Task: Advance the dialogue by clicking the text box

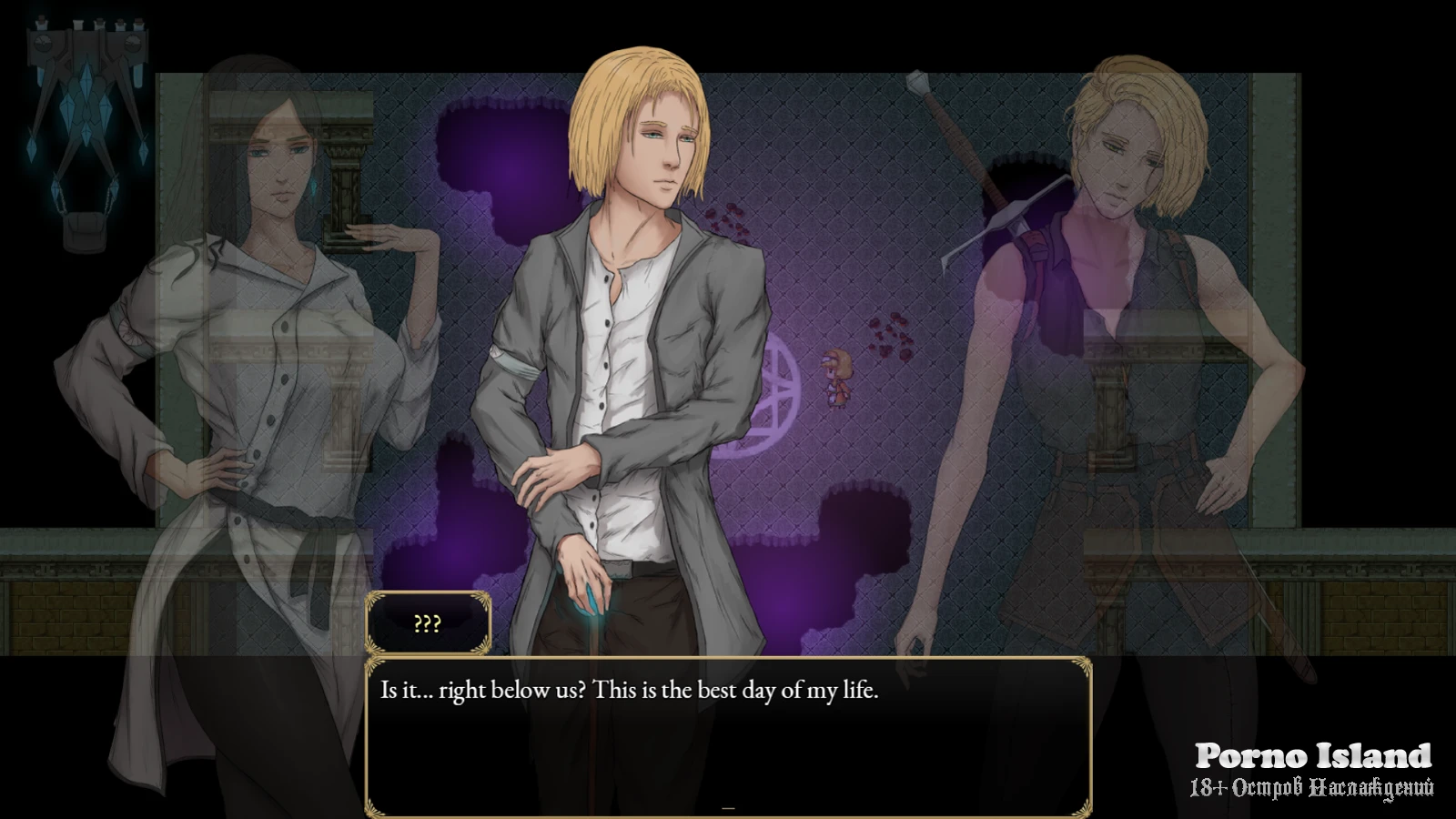Action: 728,737
